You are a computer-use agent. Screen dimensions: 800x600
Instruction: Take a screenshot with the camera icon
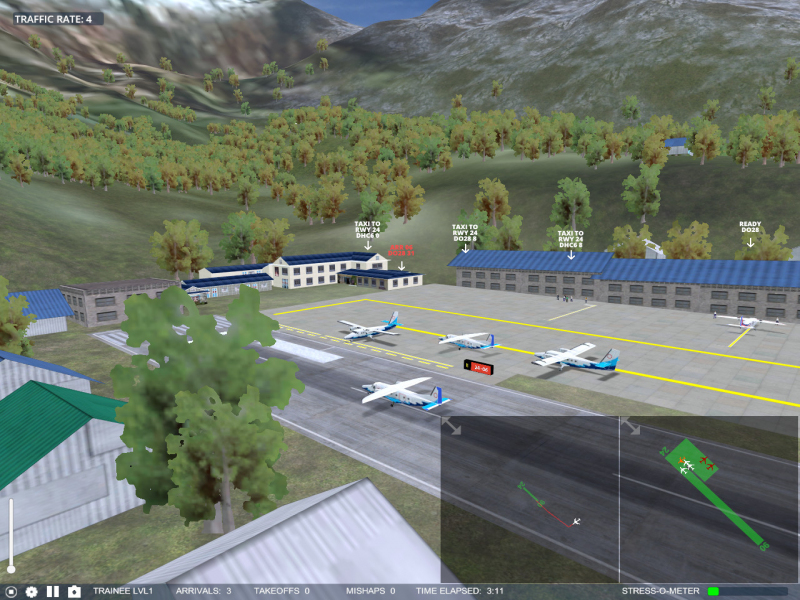tap(74, 592)
